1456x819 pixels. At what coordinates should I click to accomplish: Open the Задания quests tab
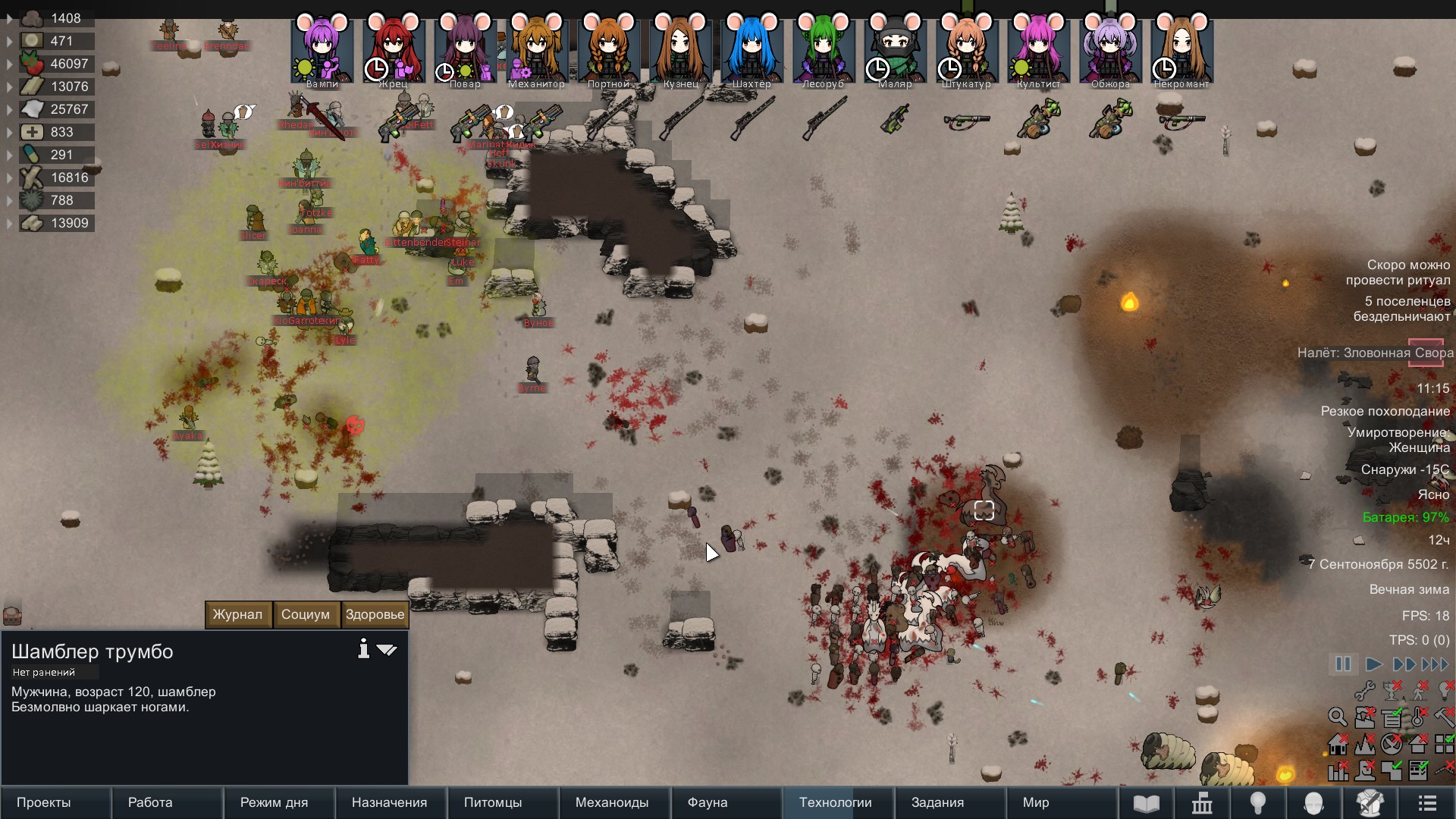[937, 802]
